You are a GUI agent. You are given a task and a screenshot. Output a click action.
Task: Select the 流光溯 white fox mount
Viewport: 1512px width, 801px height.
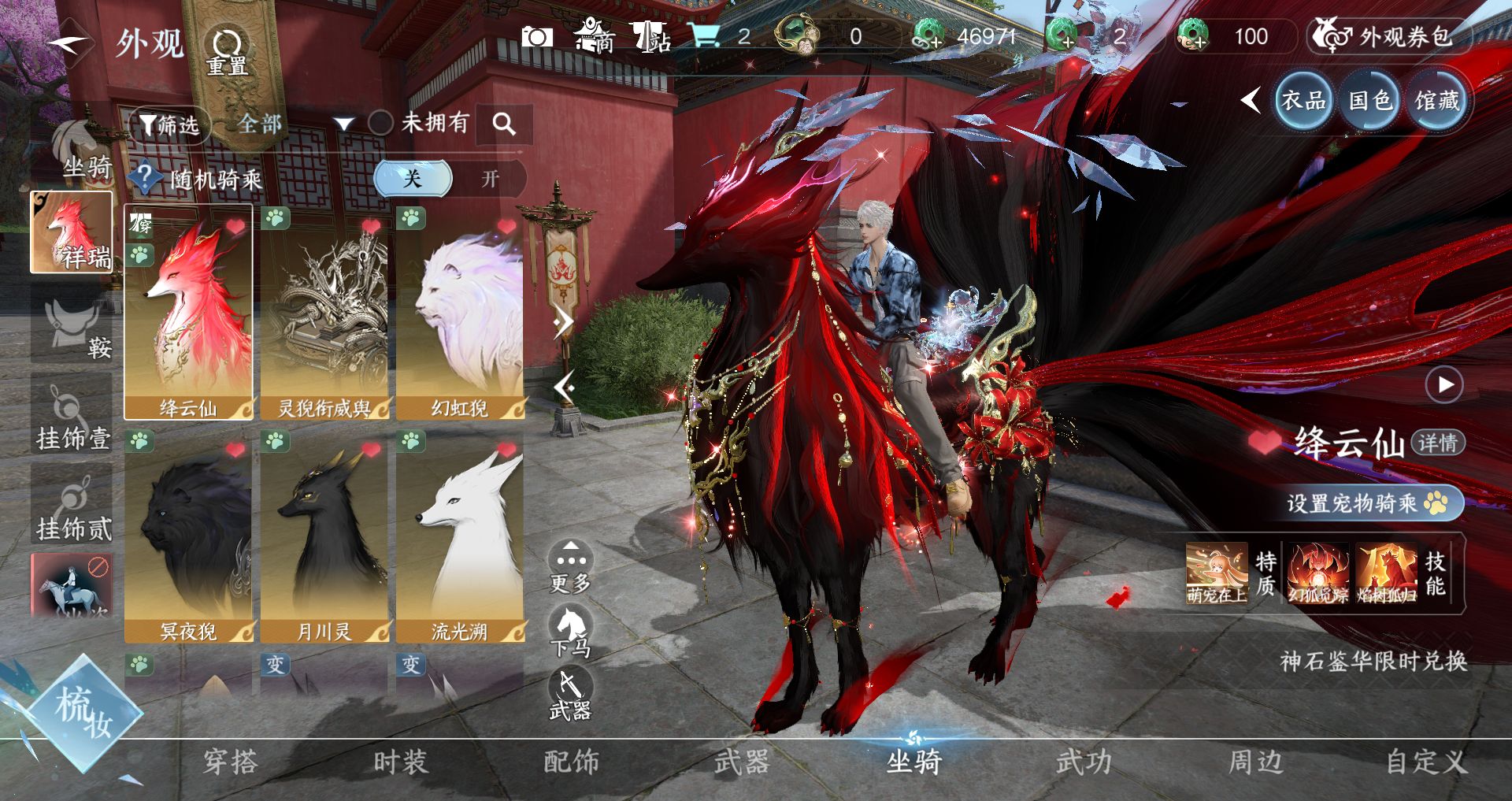click(x=460, y=536)
